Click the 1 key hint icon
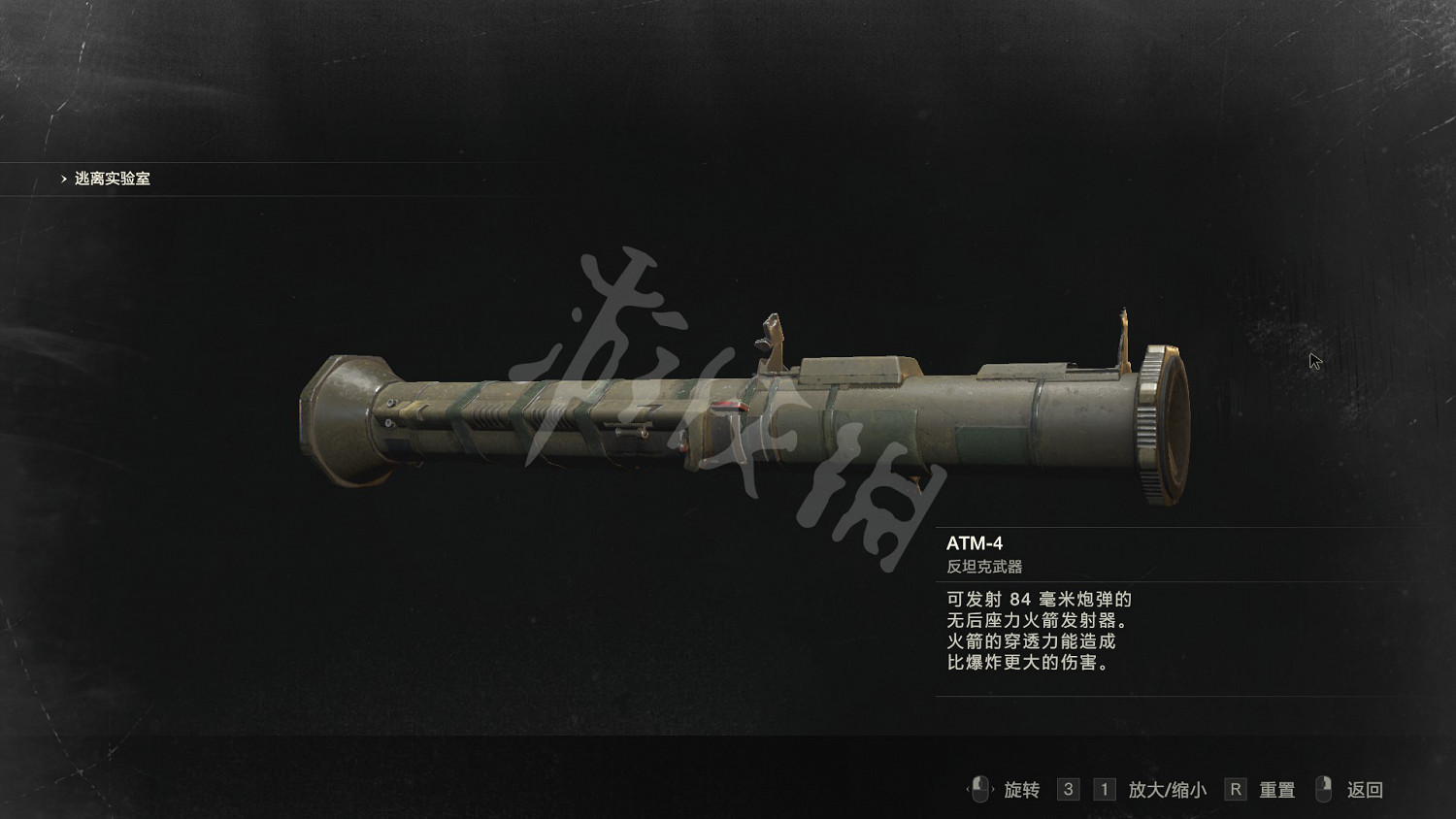Image resolution: width=1456 pixels, height=819 pixels. tap(1104, 789)
